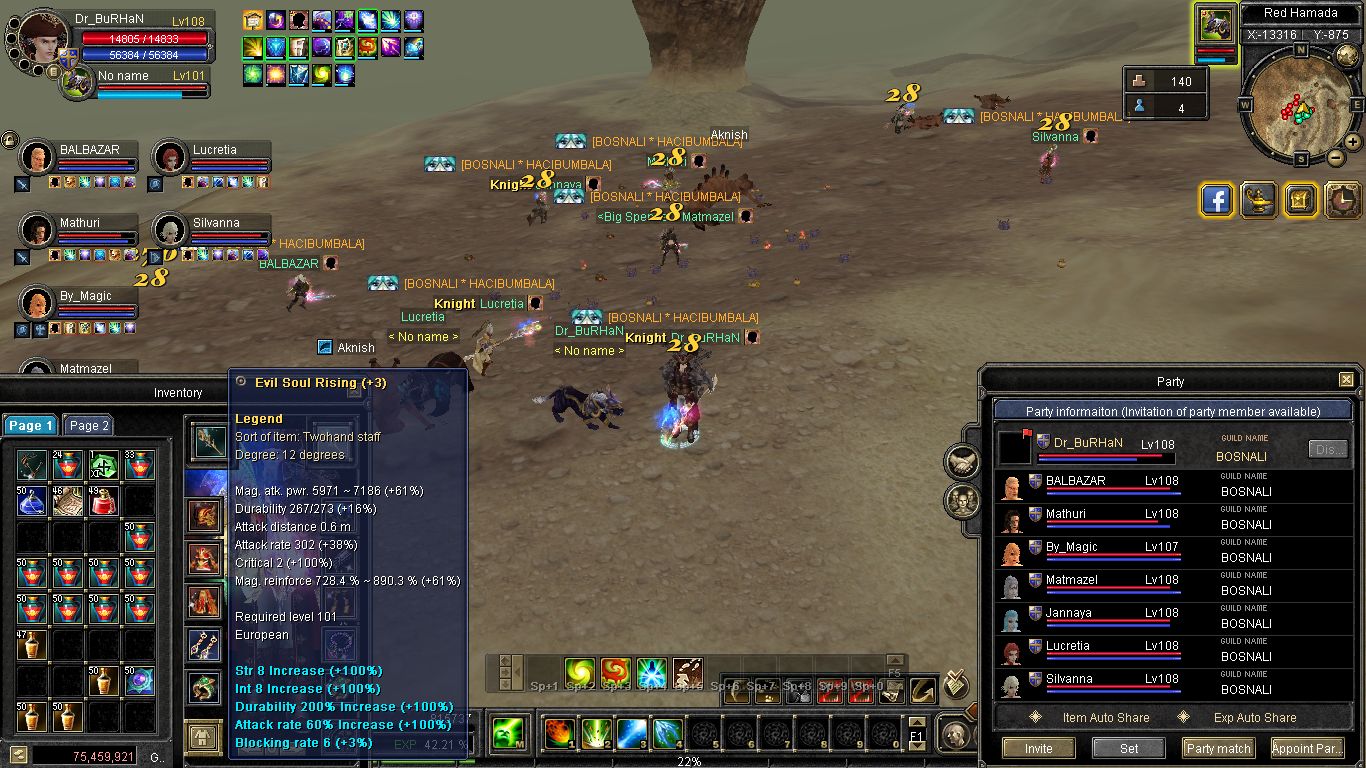Click the magic lamp icon
The image size is (1366, 768).
coord(1258,200)
